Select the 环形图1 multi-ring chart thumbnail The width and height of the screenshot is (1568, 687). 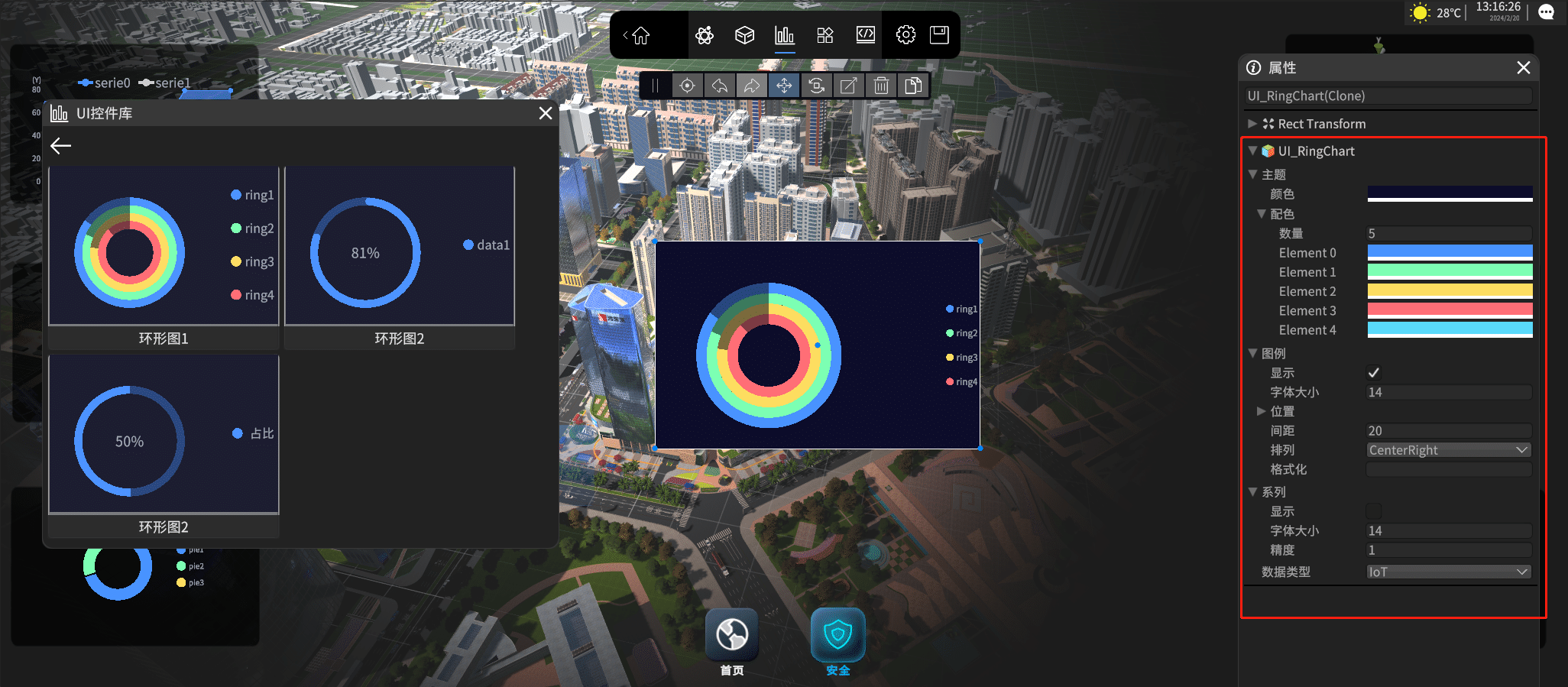[x=164, y=247]
